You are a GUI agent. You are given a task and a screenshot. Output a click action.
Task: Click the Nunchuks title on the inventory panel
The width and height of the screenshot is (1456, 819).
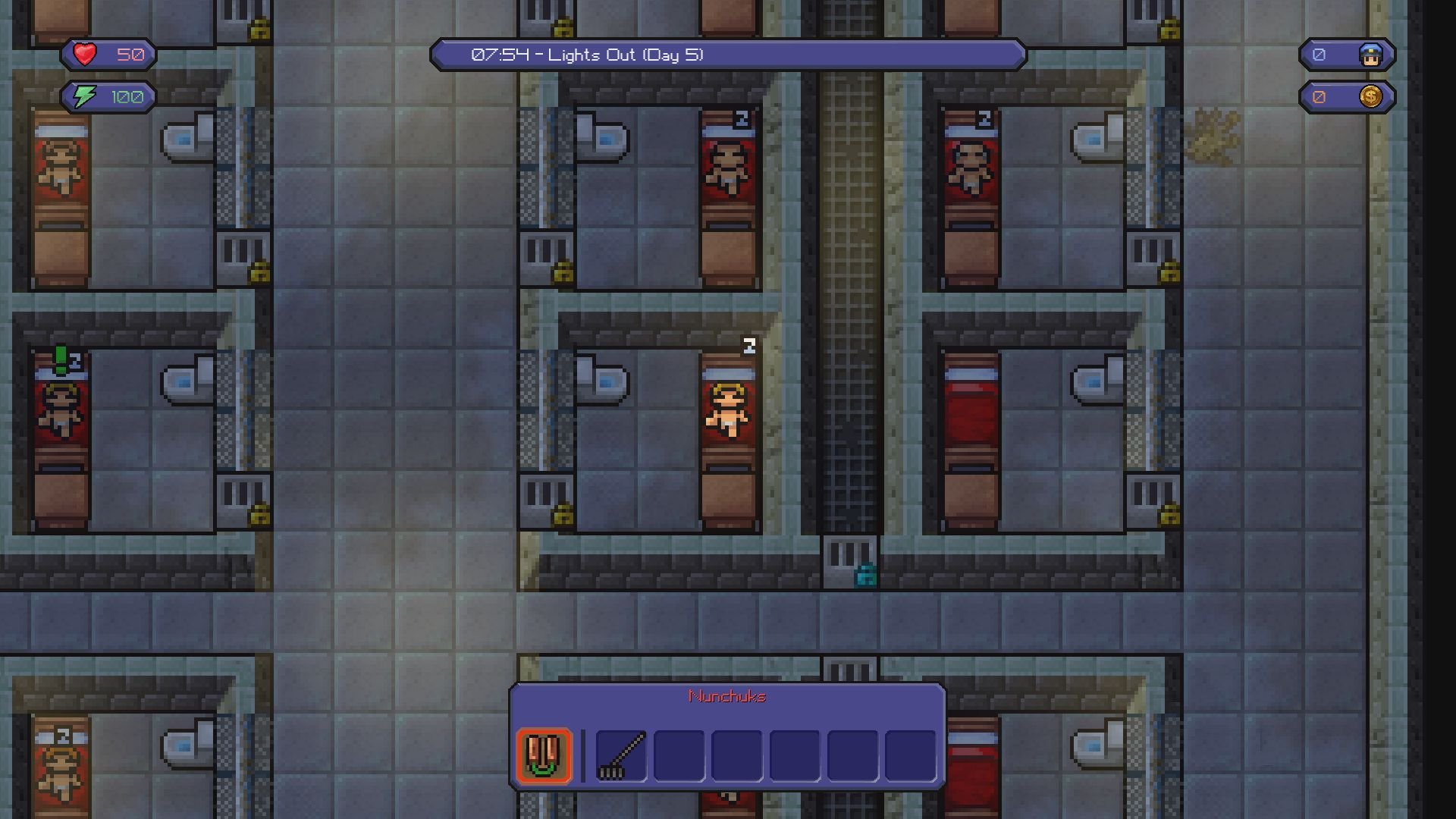(727, 695)
